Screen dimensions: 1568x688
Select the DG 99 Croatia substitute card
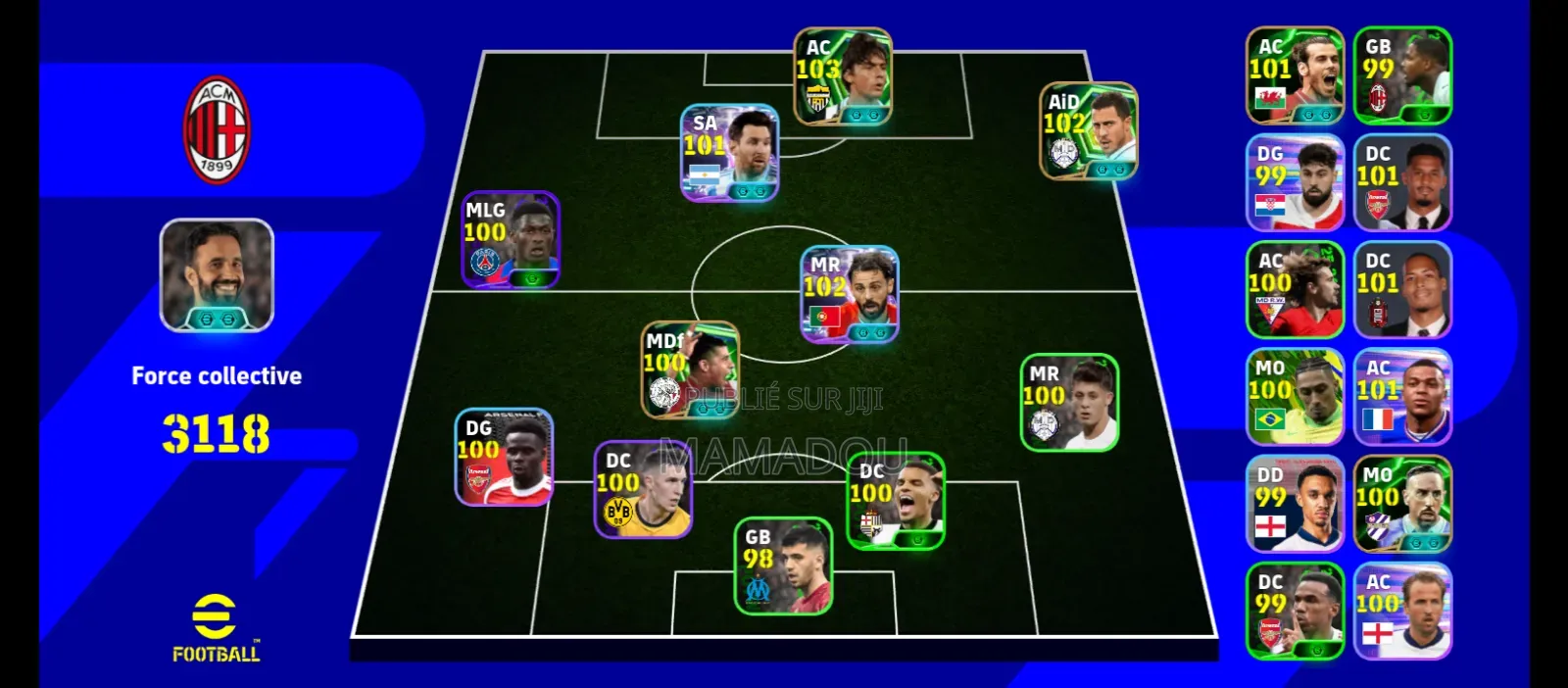tap(1295, 182)
